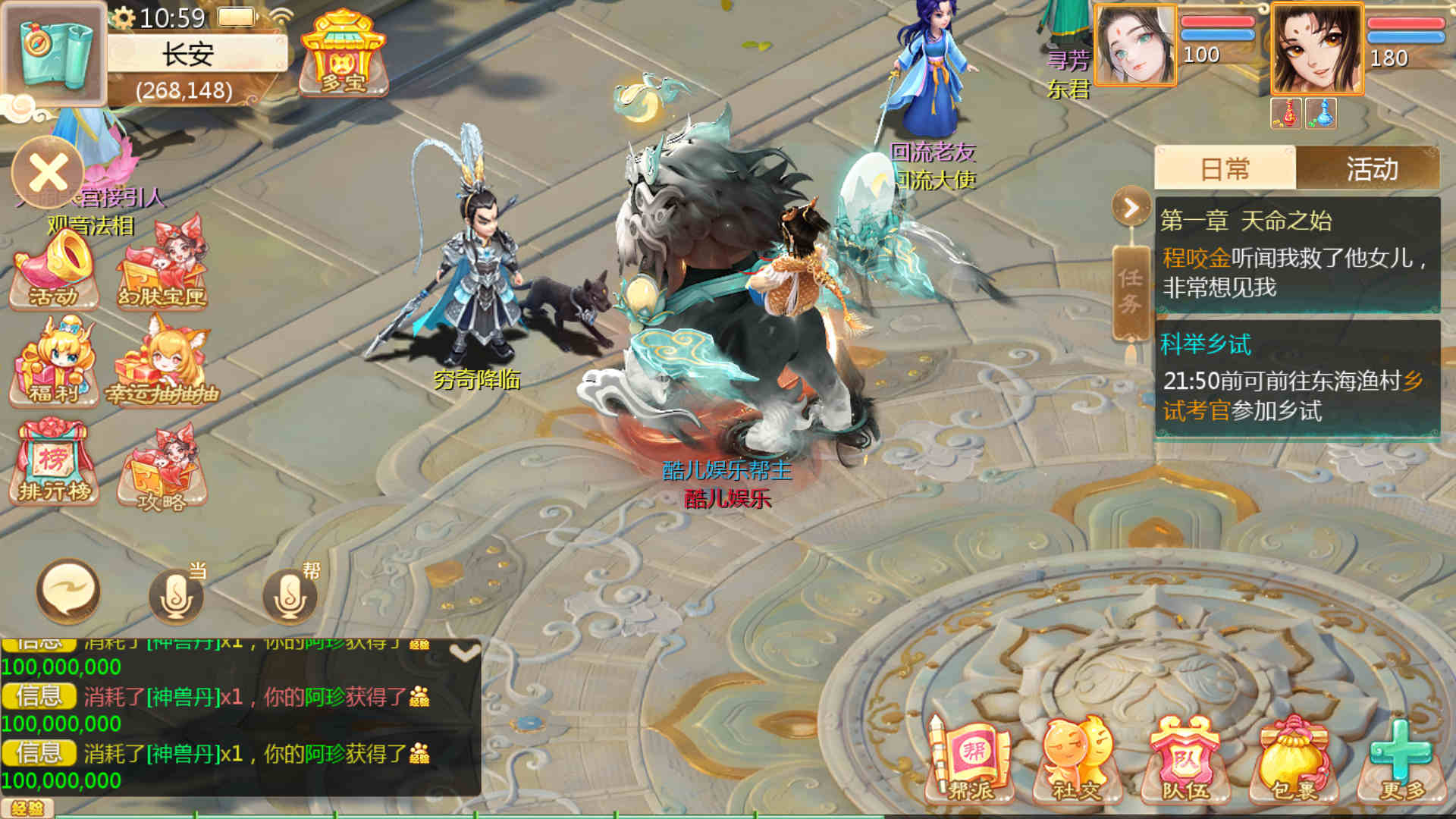This screenshot has height=819, width=1456.
Task: Open the 活动 horn icon menu
Action: [55, 271]
